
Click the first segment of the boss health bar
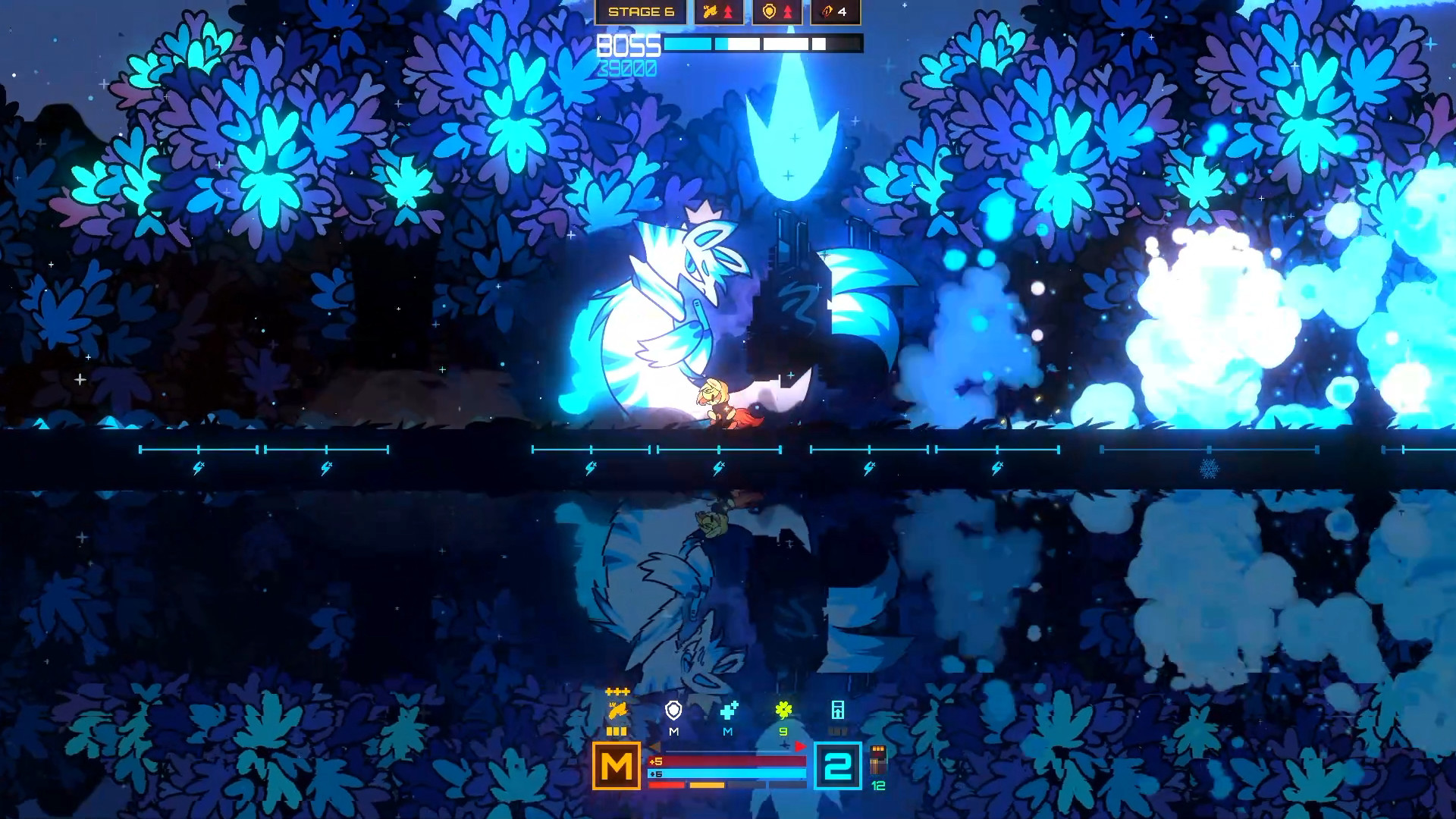688,44
